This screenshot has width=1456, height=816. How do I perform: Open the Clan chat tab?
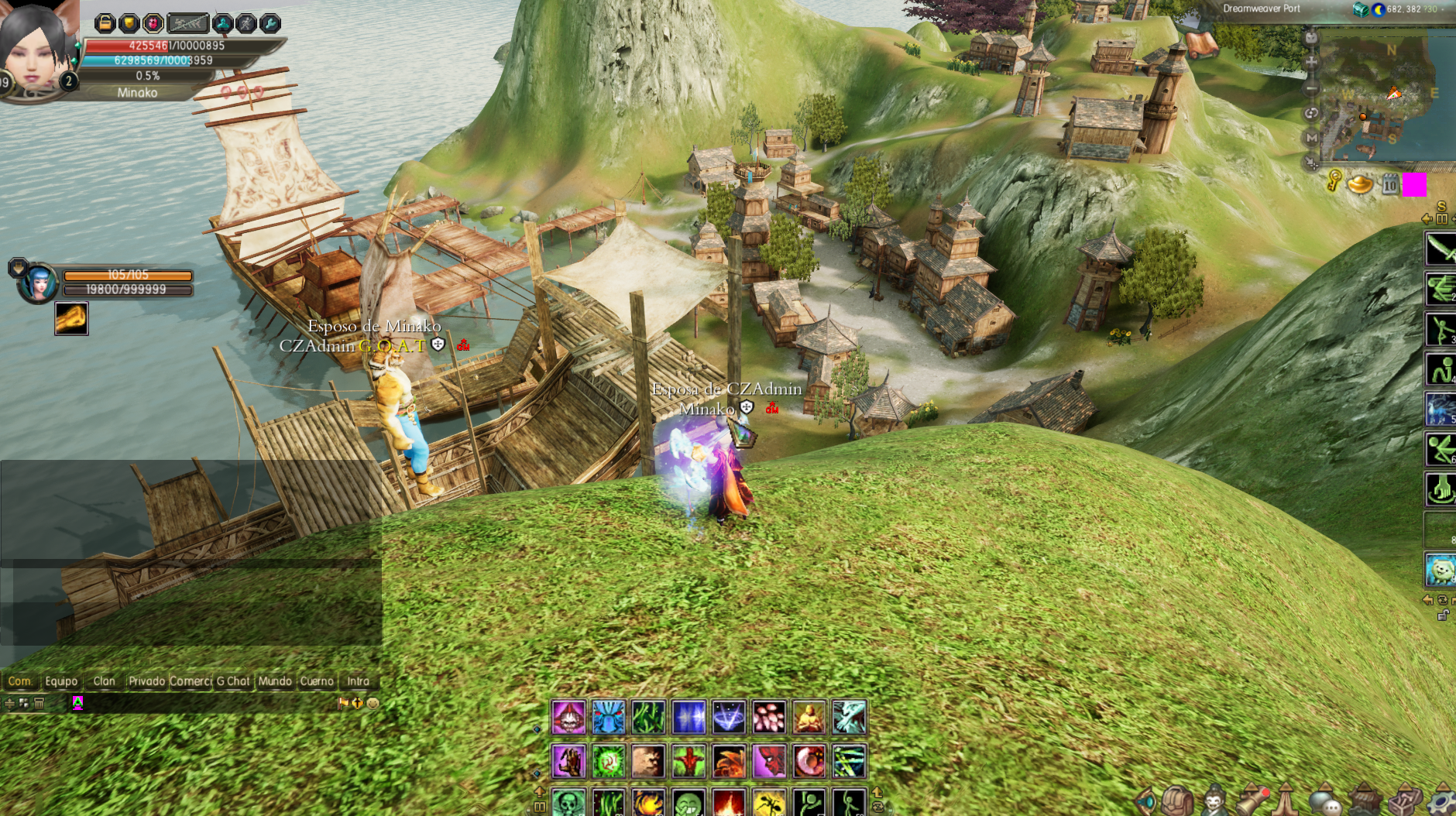[104, 681]
